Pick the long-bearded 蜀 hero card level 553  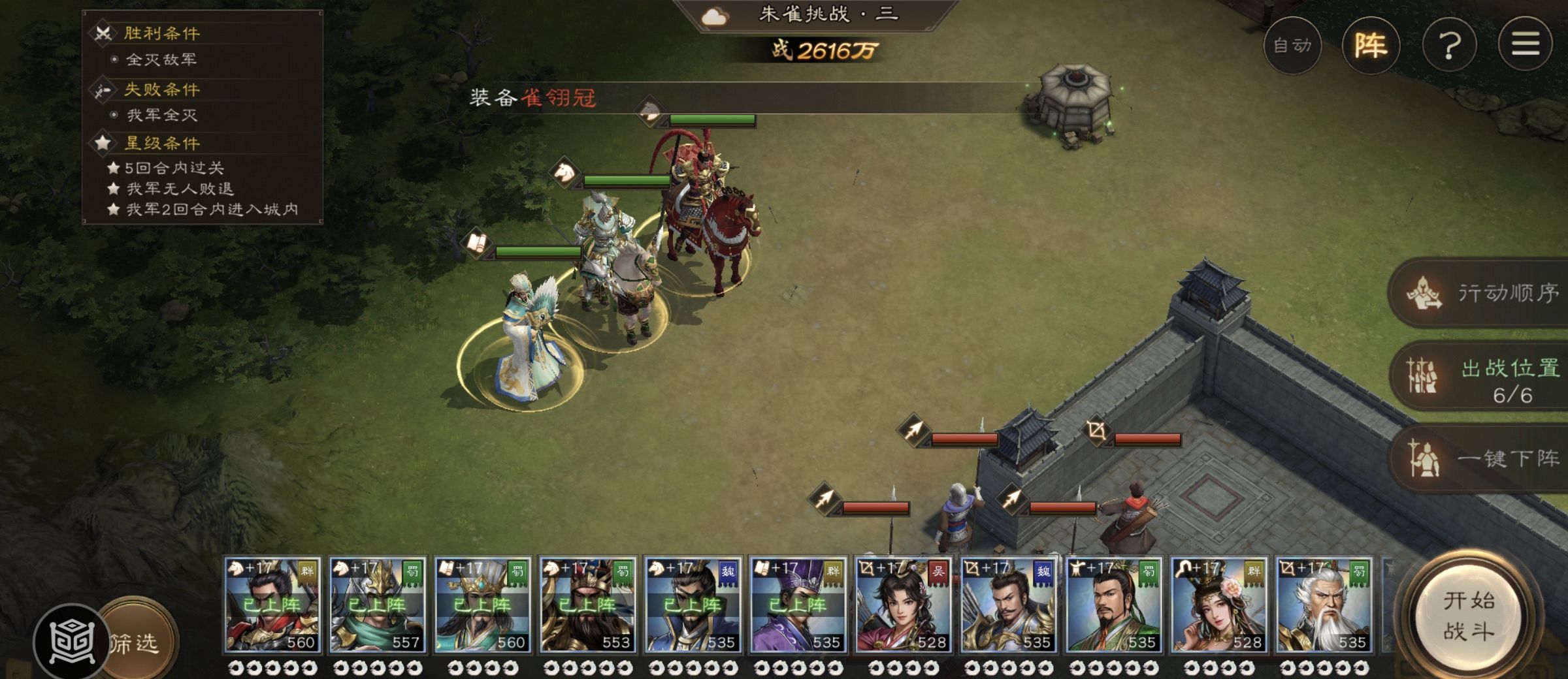point(588,605)
